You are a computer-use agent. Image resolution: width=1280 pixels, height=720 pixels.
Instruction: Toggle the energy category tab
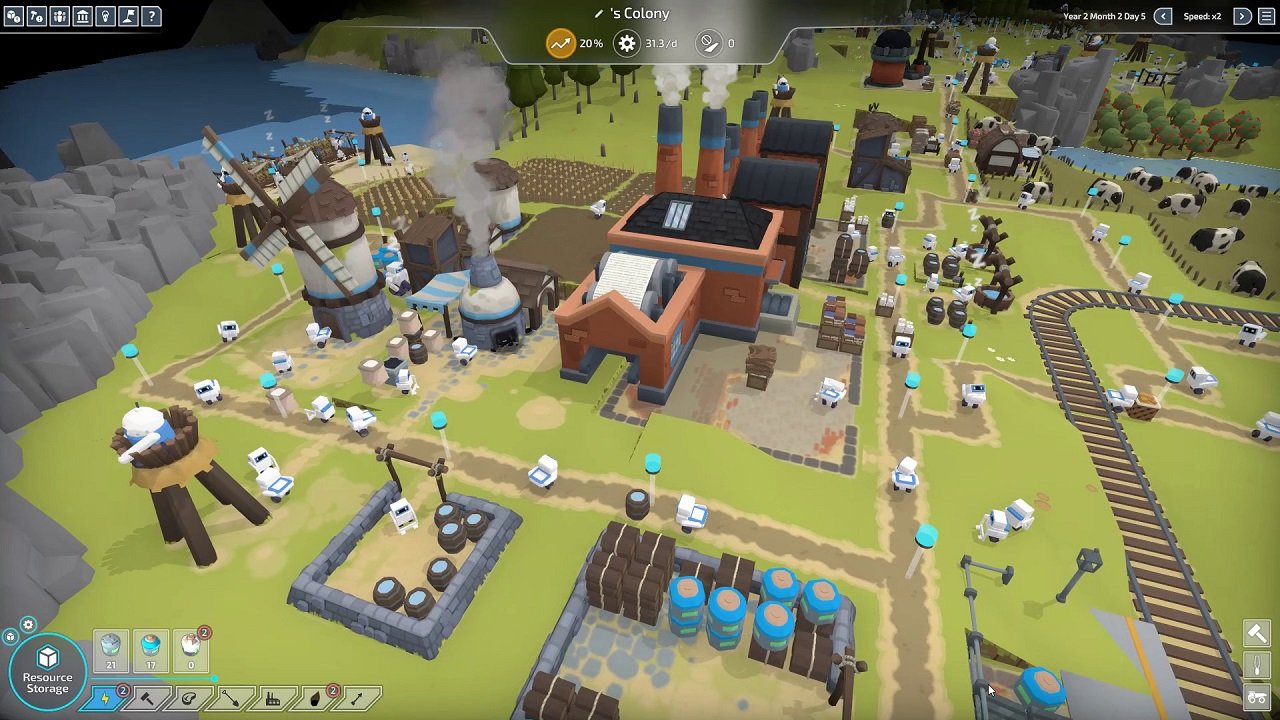pyautogui.click(x=105, y=698)
